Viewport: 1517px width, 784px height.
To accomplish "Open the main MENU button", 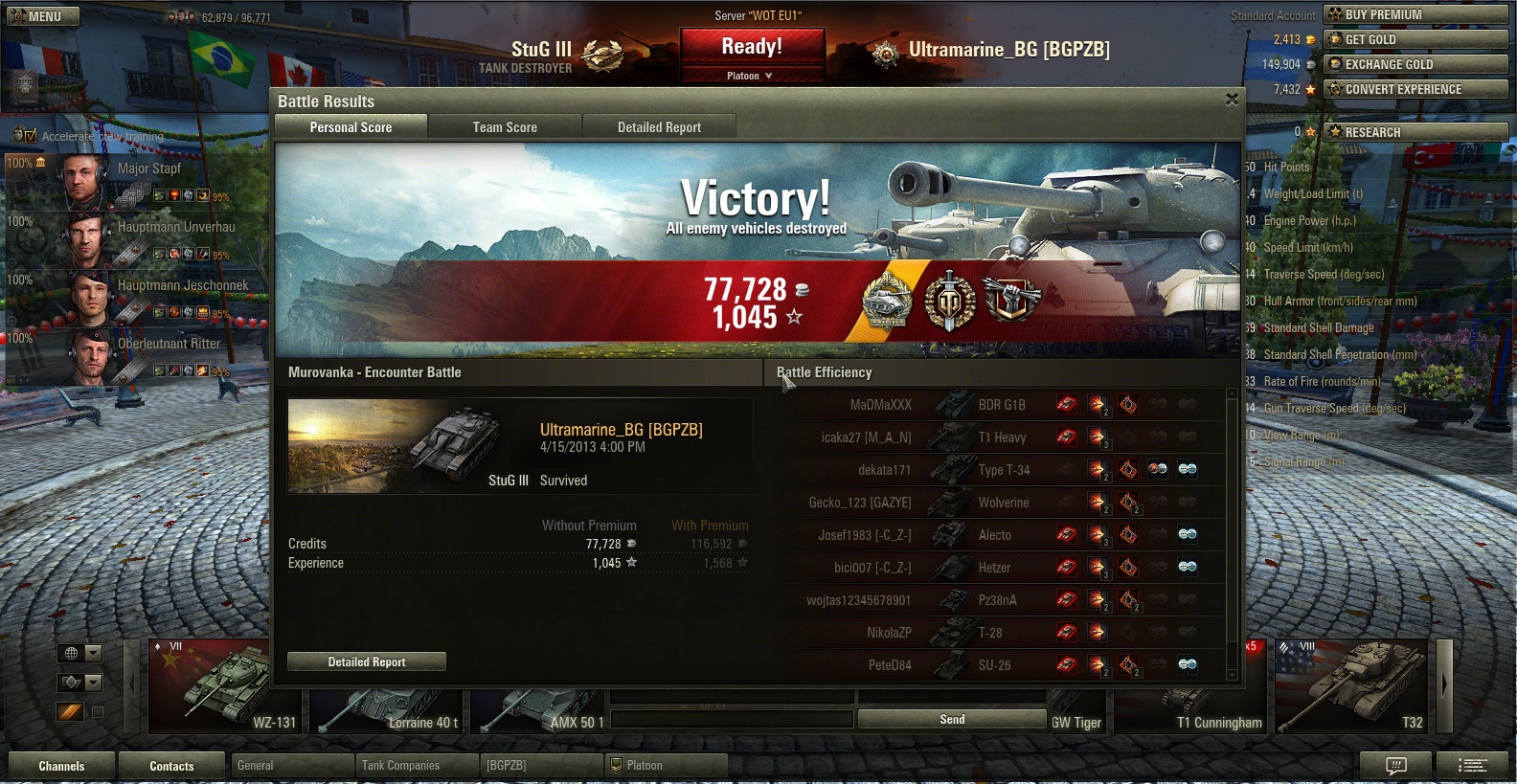I will click(44, 16).
